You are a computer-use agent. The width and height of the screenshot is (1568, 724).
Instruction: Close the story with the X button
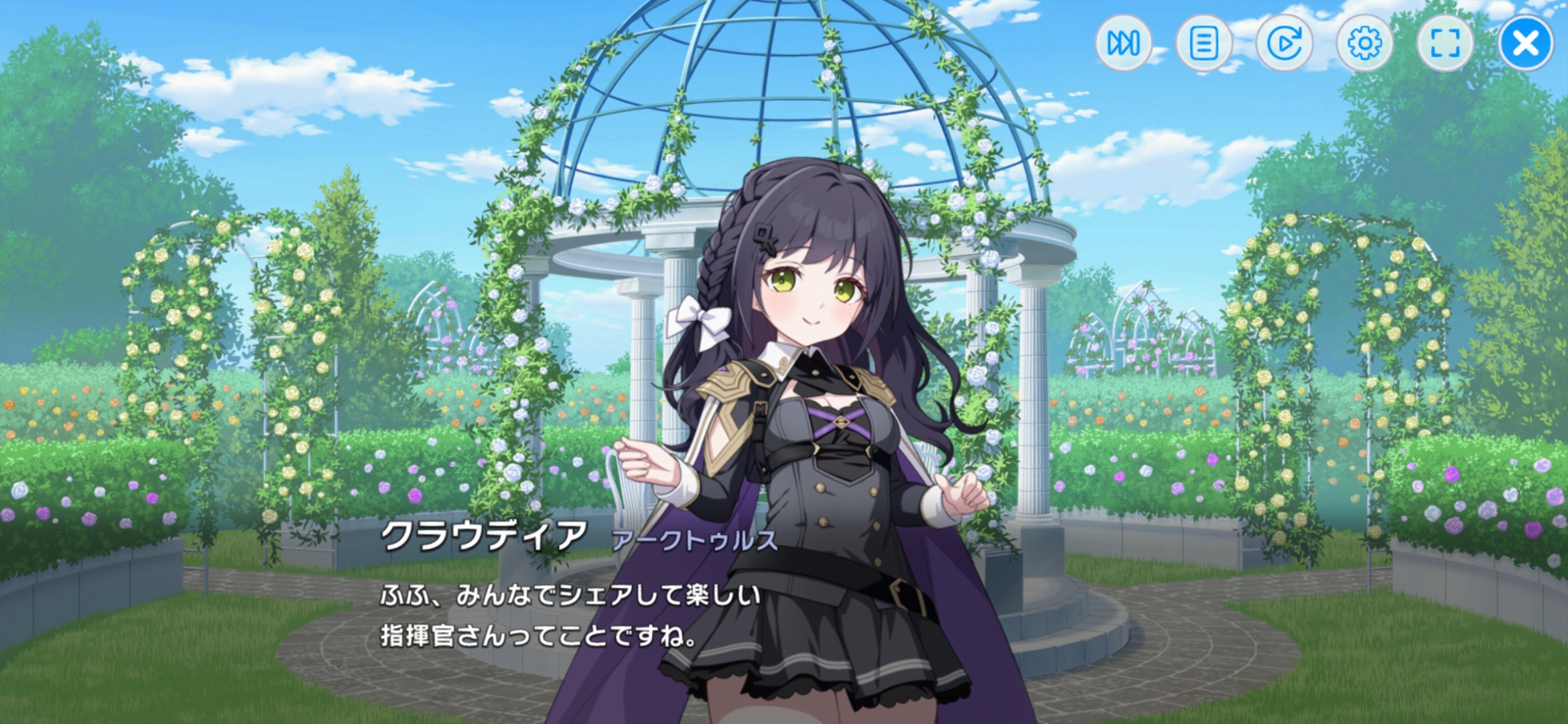[1526, 44]
